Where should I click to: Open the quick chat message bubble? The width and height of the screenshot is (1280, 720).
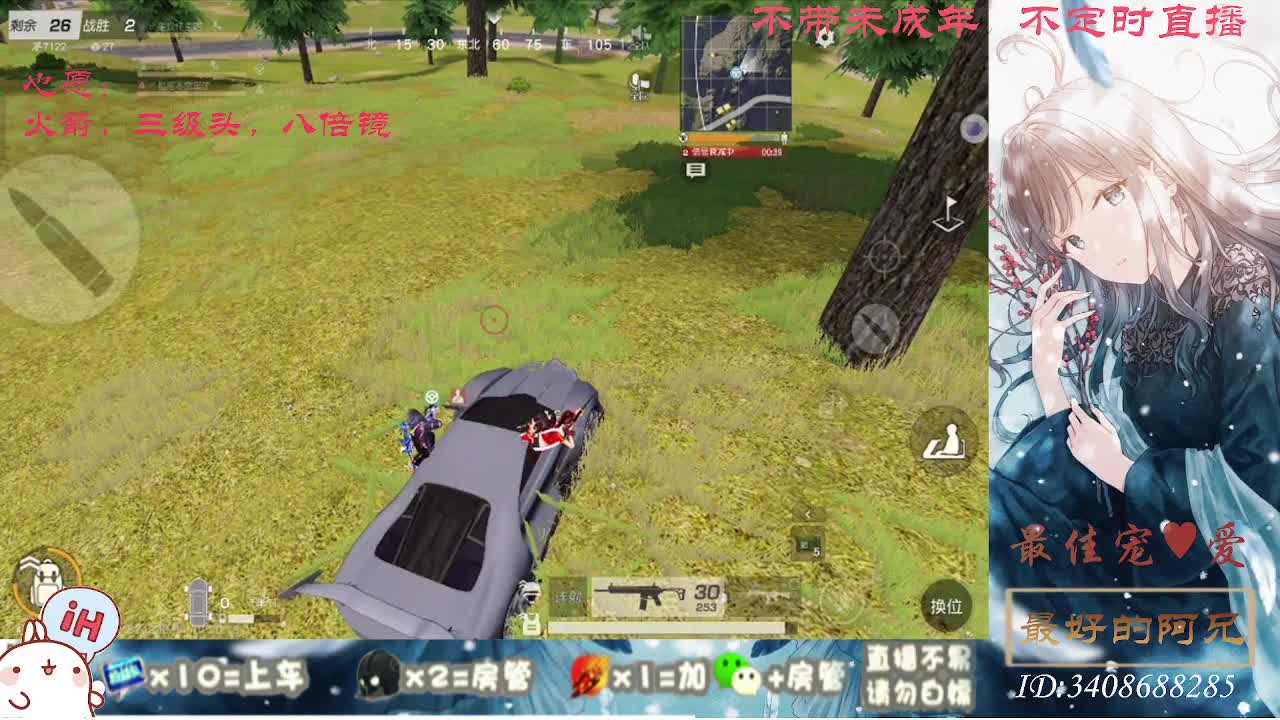694,171
